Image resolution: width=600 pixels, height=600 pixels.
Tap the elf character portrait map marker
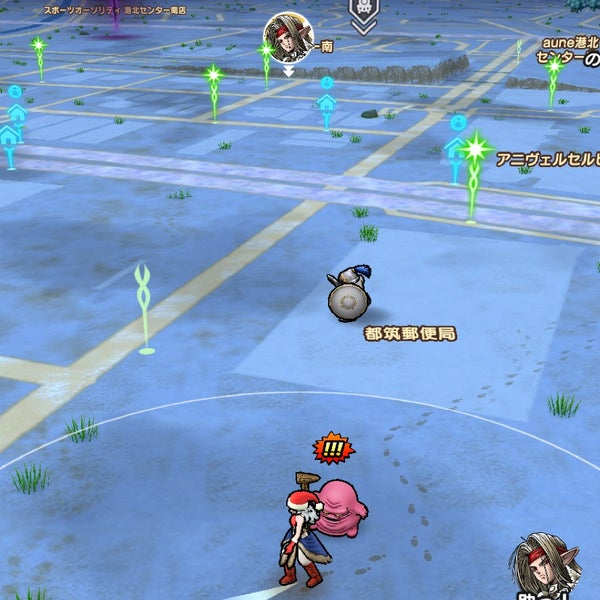(x=288, y=37)
